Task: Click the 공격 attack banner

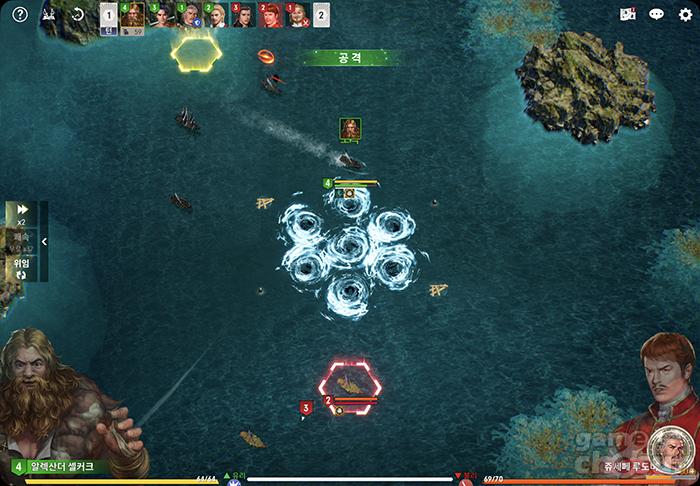Action: point(350,58)
